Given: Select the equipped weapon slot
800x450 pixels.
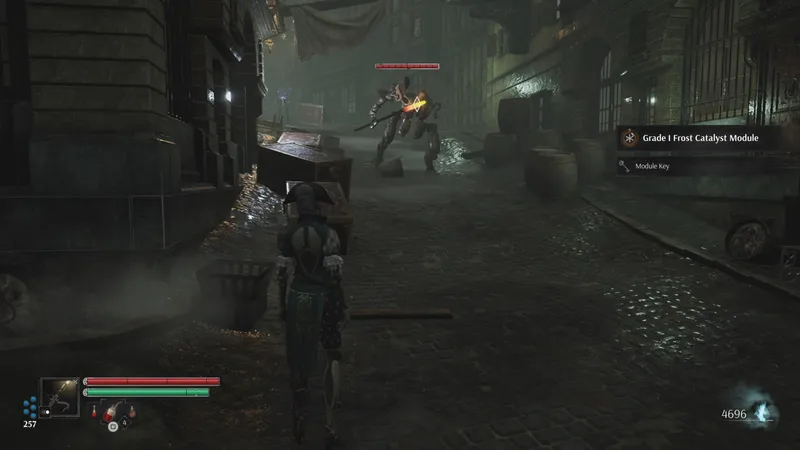Looking at the screenshot, I should click(60, 397).
